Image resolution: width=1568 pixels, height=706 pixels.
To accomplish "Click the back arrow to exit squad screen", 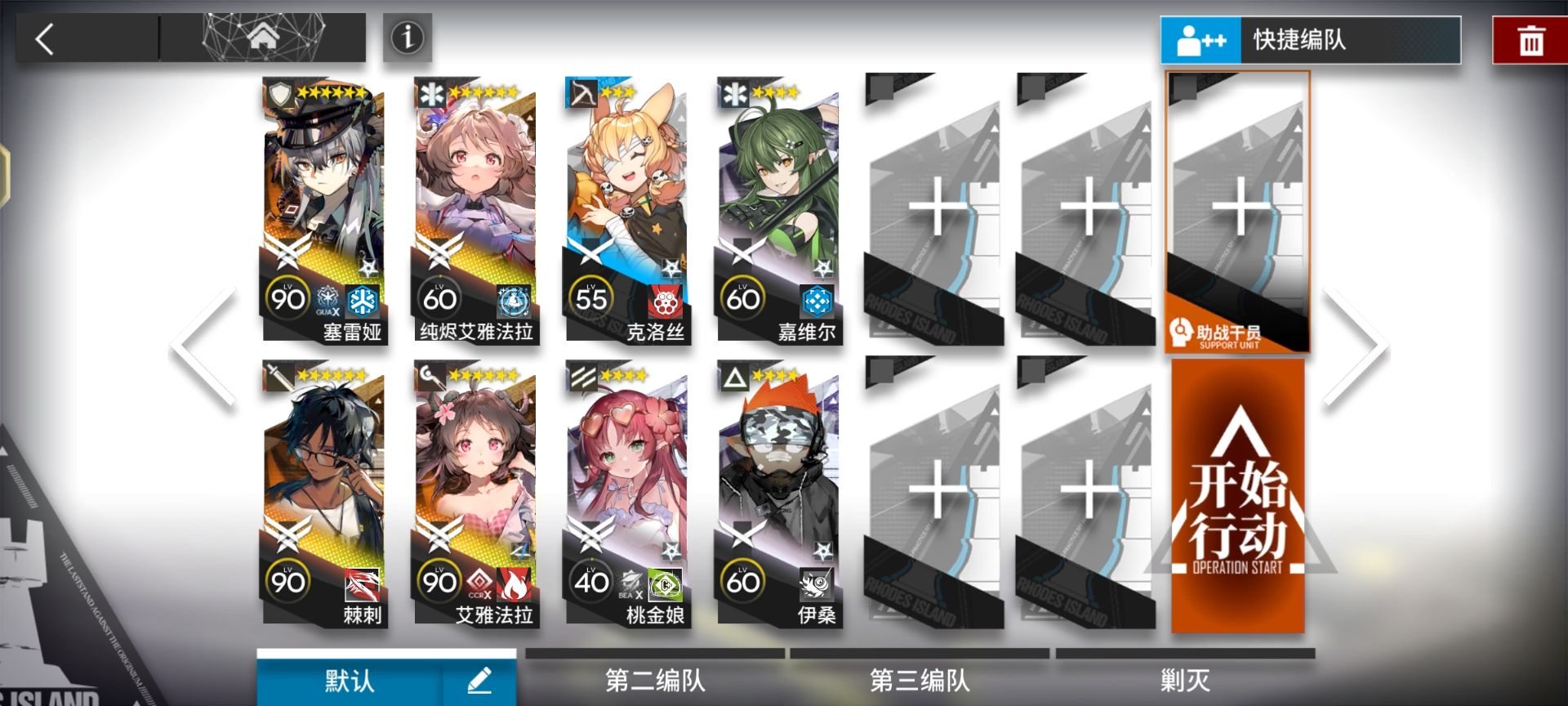I will click(45, 39).
